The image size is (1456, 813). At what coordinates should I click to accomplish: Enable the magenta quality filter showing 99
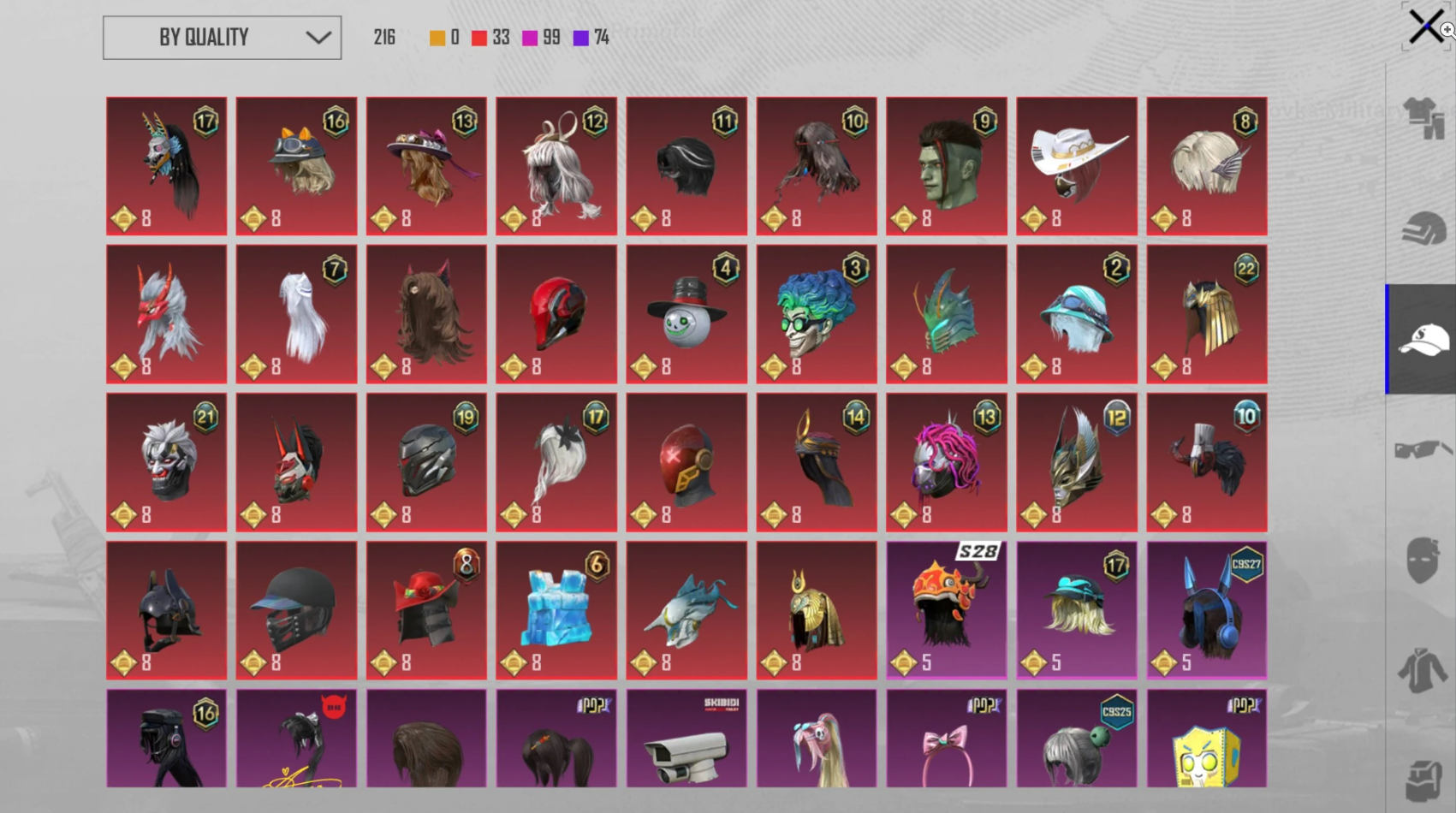point(532,37)
